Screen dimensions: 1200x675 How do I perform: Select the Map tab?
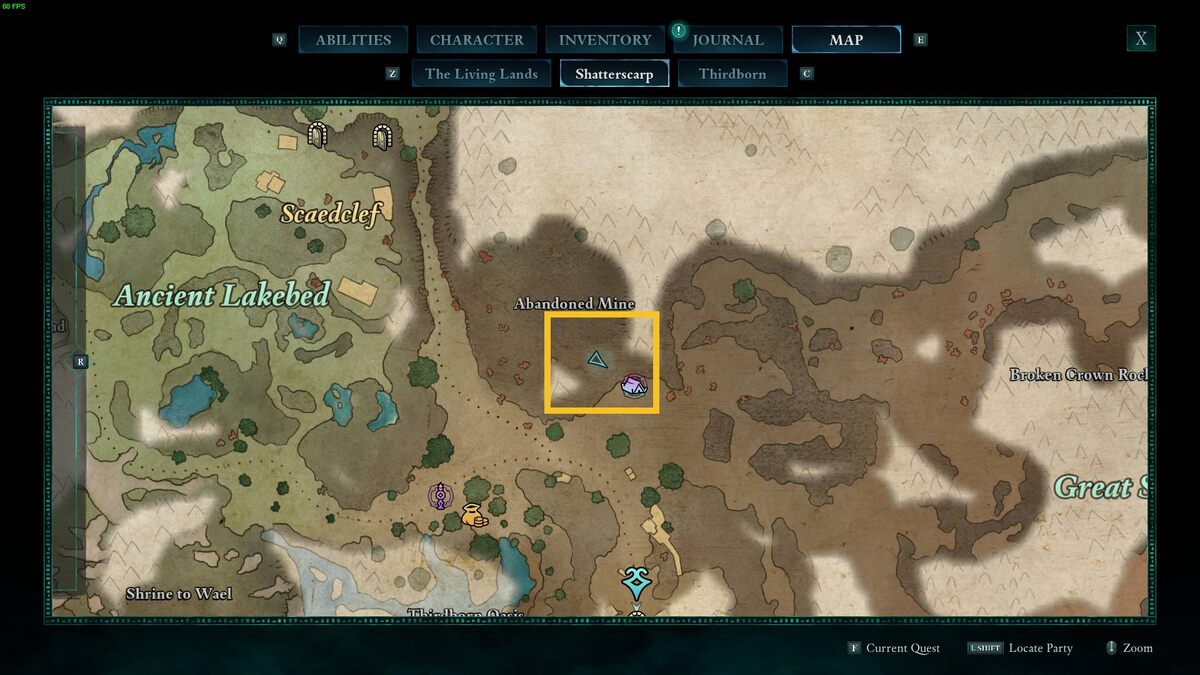tap(846, 40)
